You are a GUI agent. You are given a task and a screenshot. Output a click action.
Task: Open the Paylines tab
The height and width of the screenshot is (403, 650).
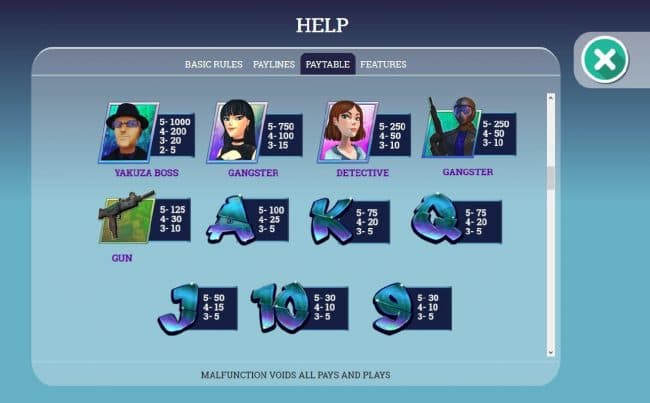(273, 64)
